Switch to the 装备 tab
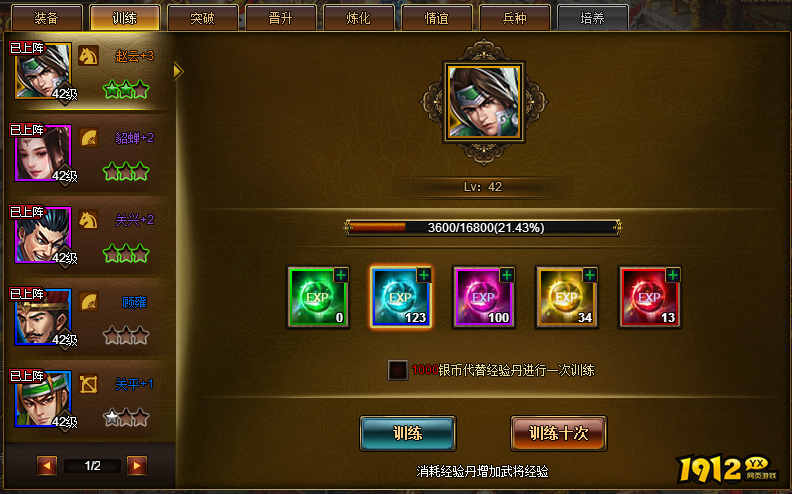Viewport: 792px width, 494px height. pyautogui.click(x=47, y=18)
